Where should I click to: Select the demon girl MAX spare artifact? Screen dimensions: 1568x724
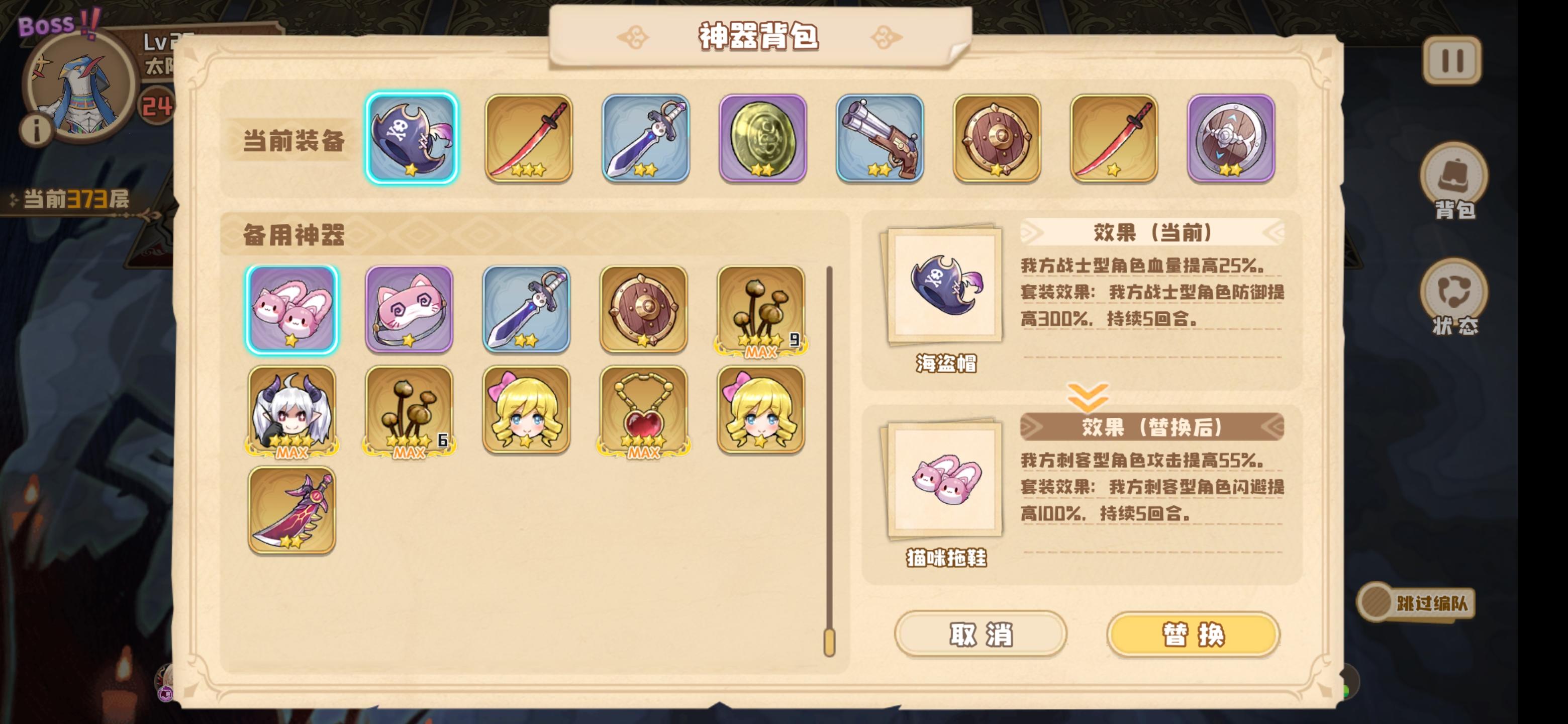click(291, 410)
